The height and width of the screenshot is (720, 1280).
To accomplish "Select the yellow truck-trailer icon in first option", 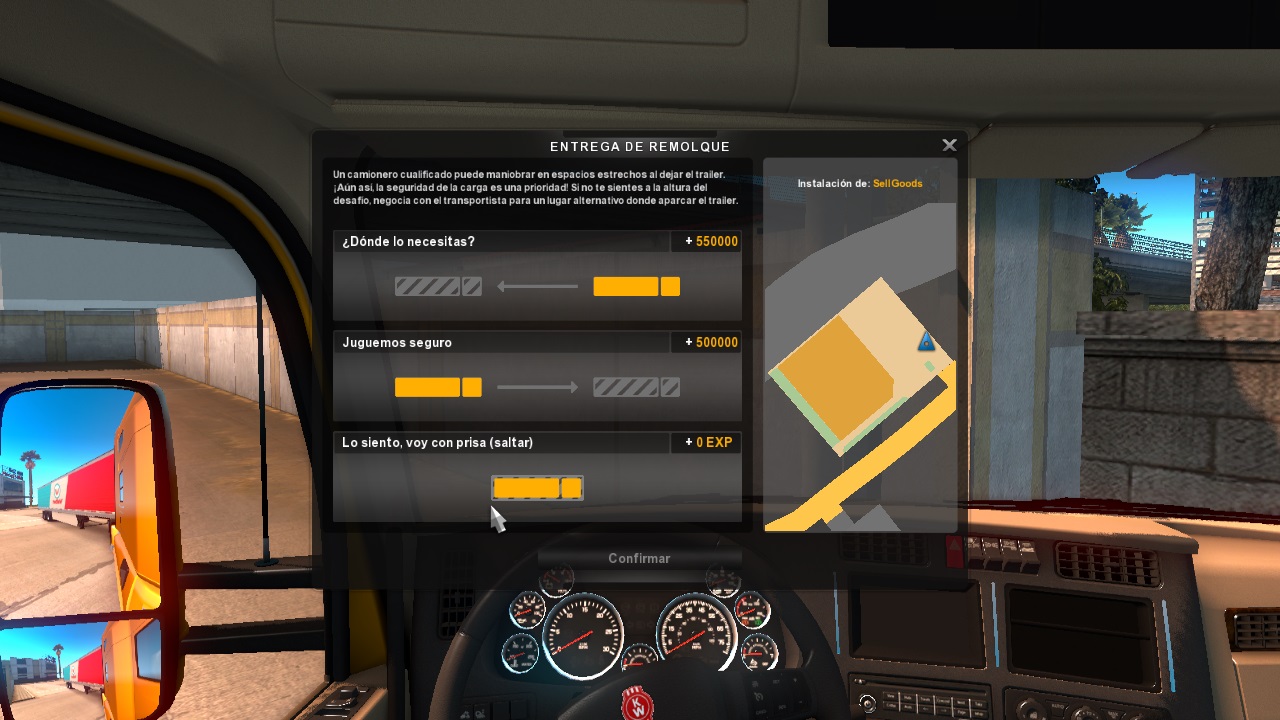I will (637, 286).
